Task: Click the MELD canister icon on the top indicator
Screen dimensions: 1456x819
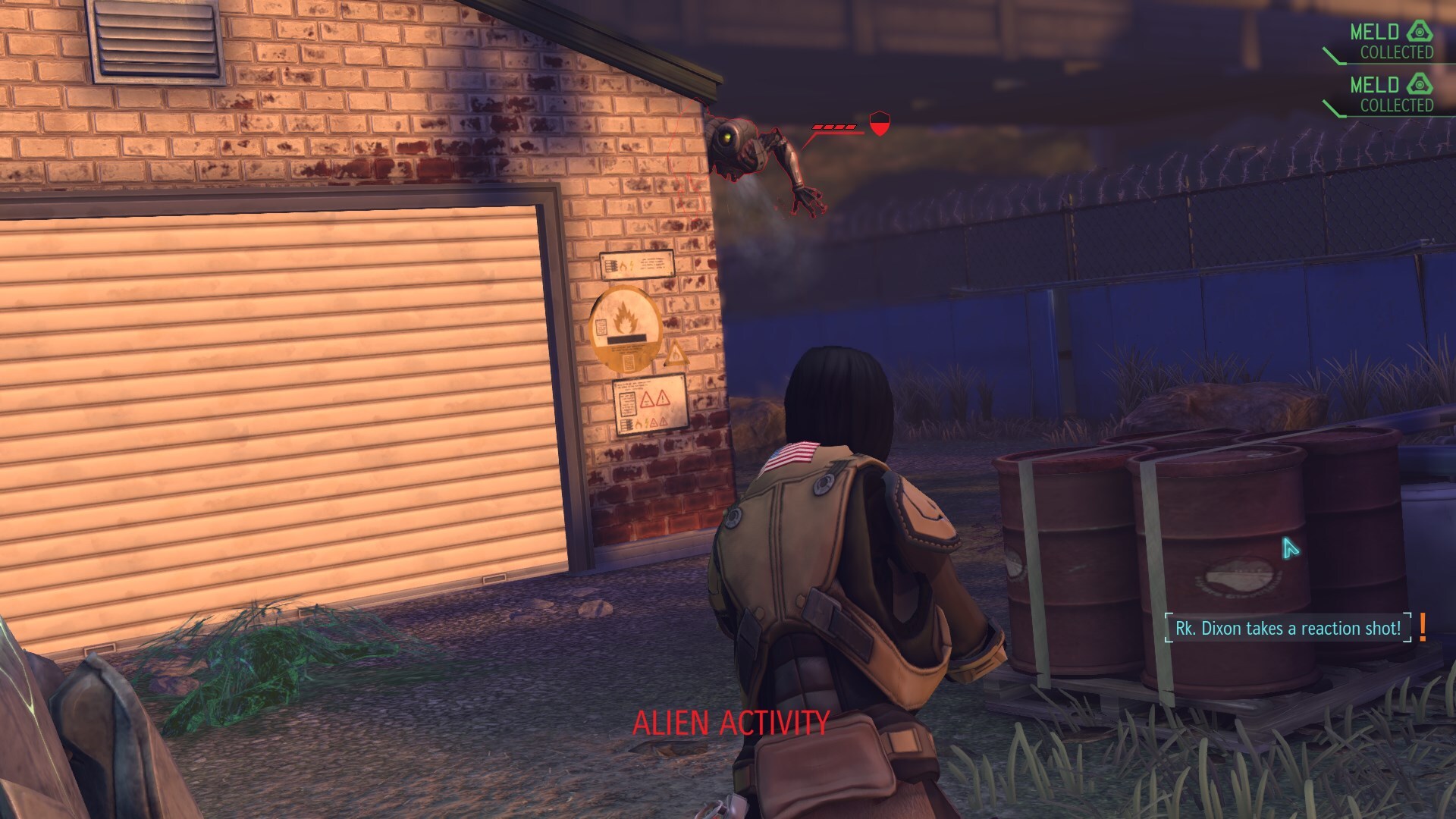Action: [1420, 33]
